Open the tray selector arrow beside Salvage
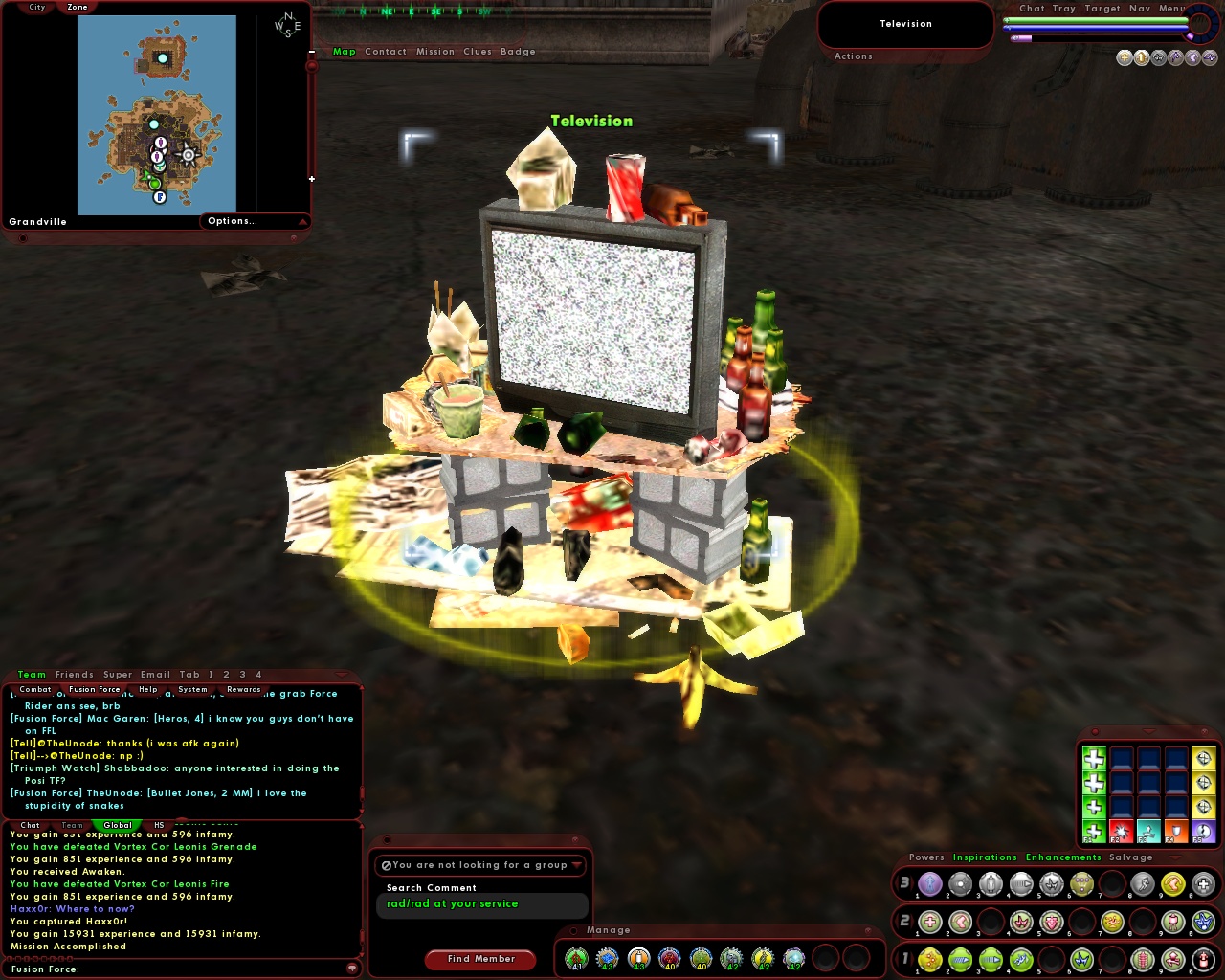 (x=1176, y=857)
